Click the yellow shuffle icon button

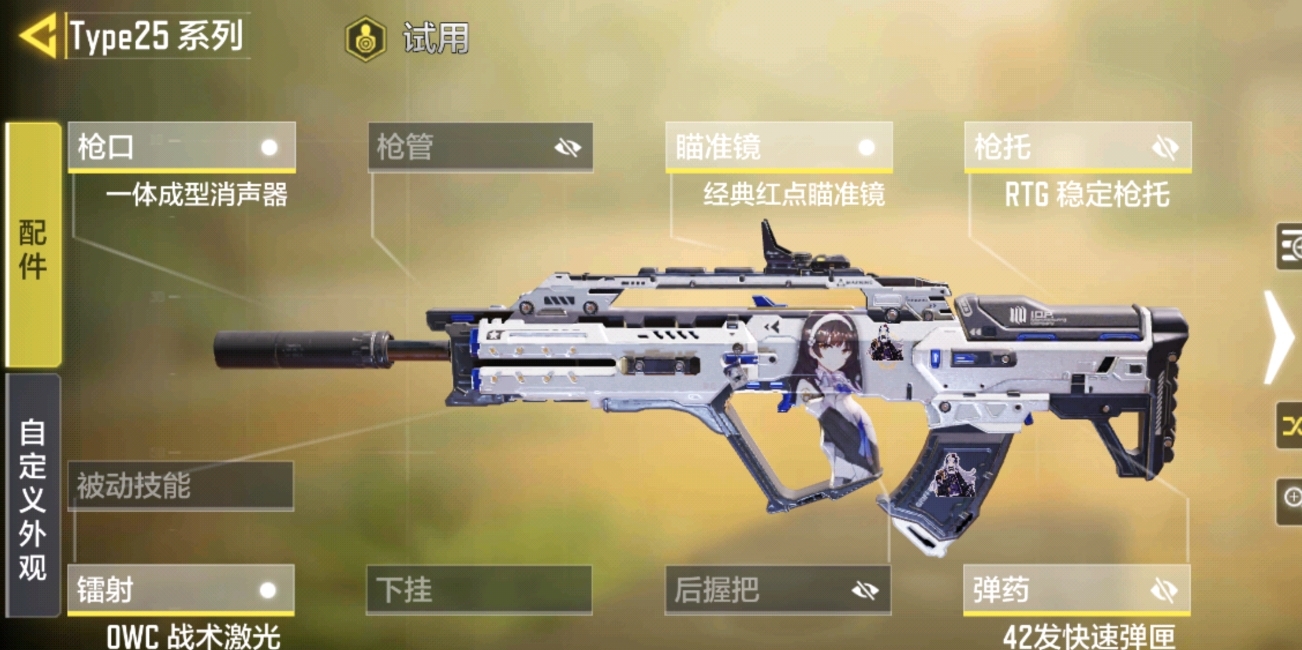coord(1290,427)
